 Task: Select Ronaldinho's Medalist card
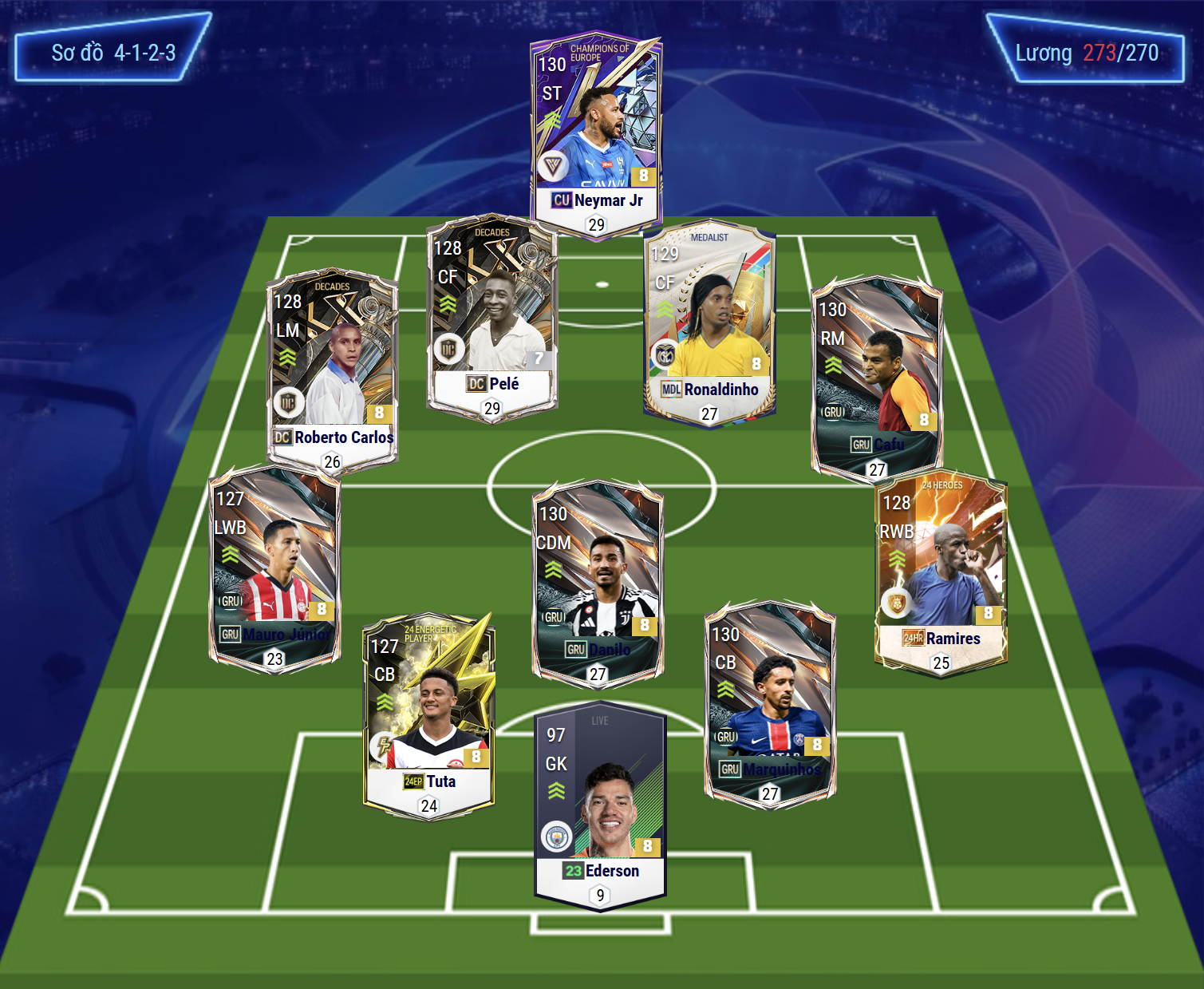709,322
